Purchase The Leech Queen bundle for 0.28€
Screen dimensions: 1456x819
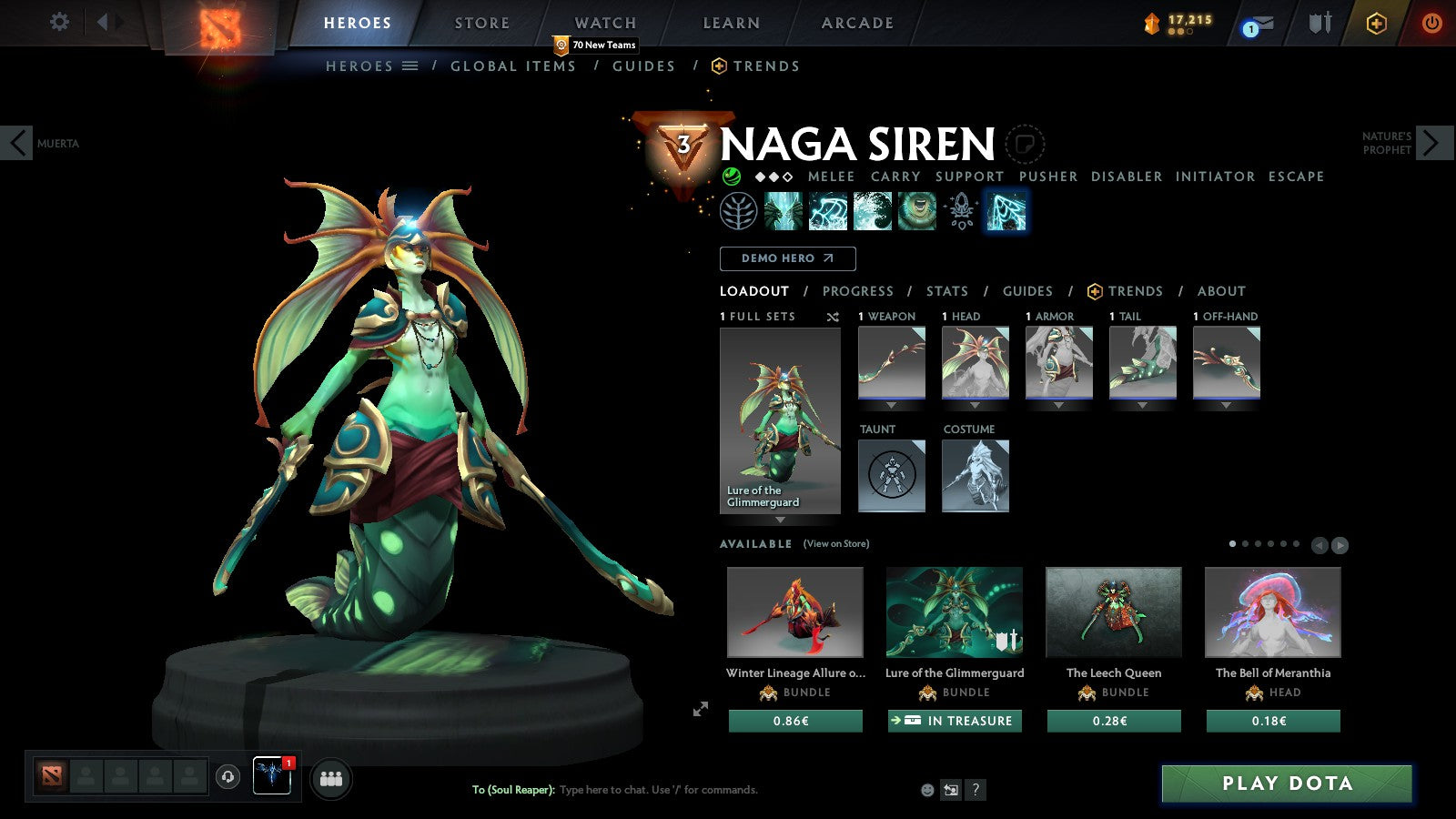[x=1113, y=721]
